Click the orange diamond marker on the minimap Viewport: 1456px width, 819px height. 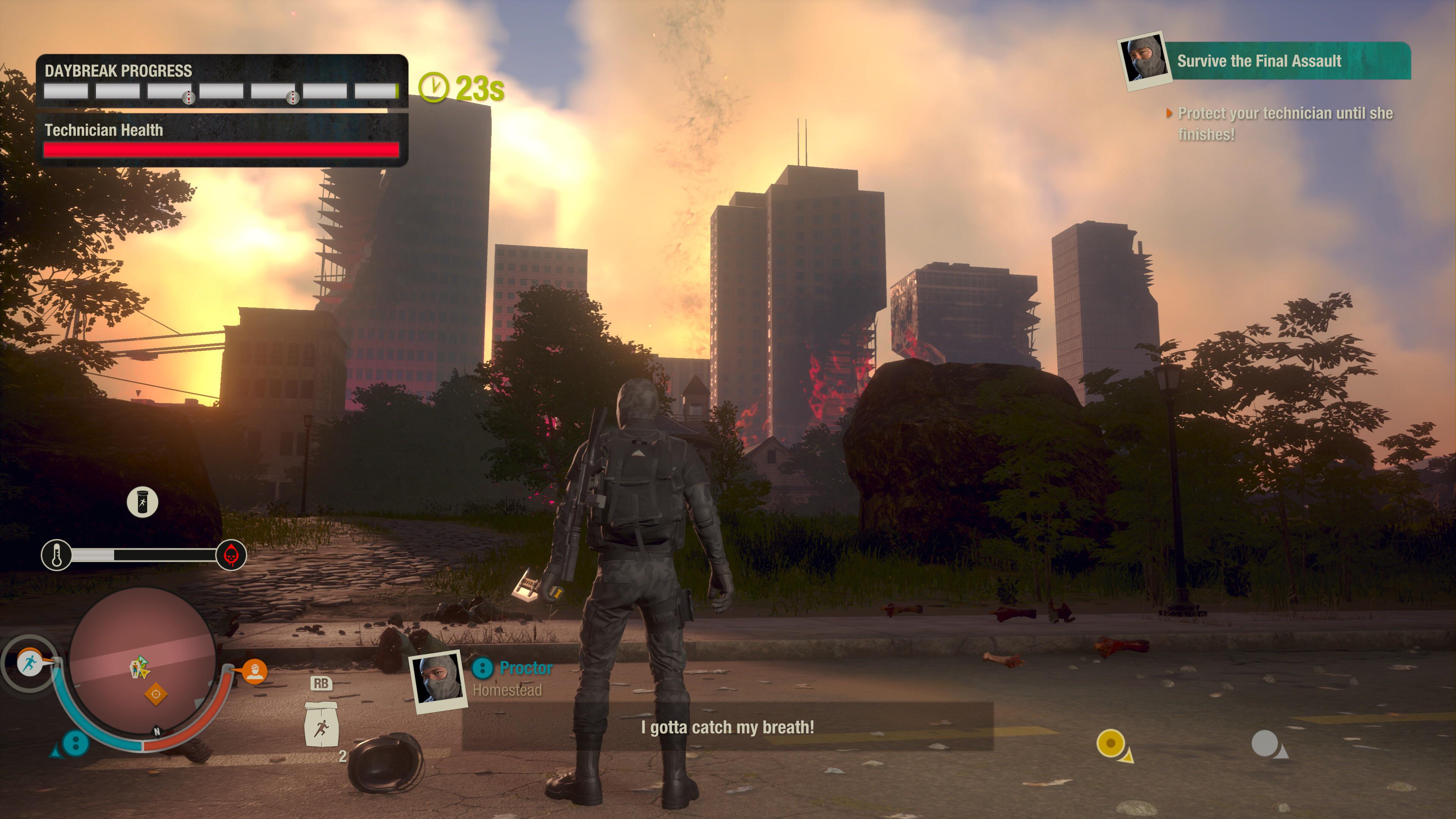click(156, 693)
